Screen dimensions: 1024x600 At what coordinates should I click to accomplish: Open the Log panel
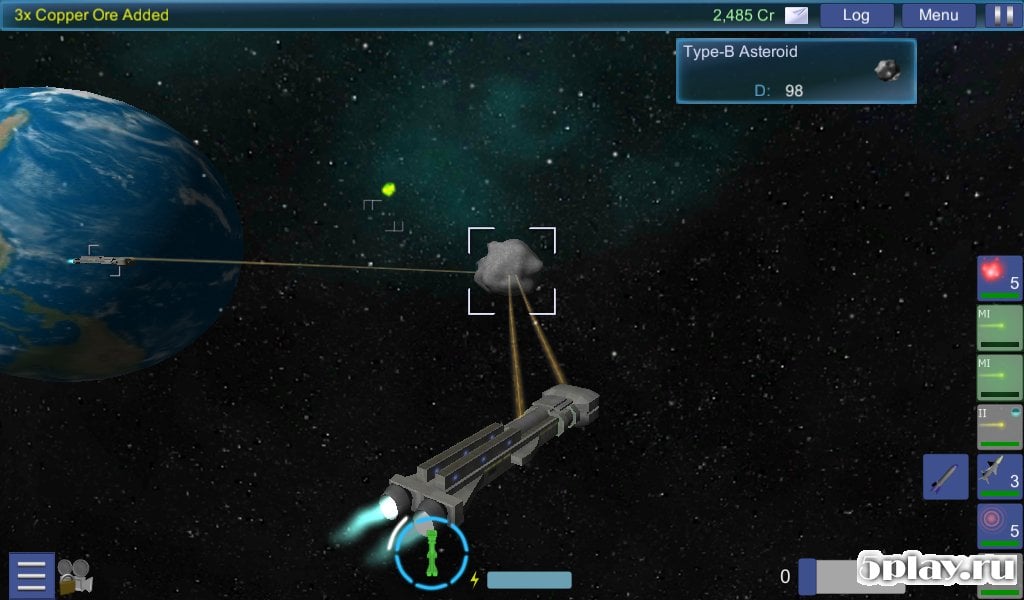tap(856, 15)
